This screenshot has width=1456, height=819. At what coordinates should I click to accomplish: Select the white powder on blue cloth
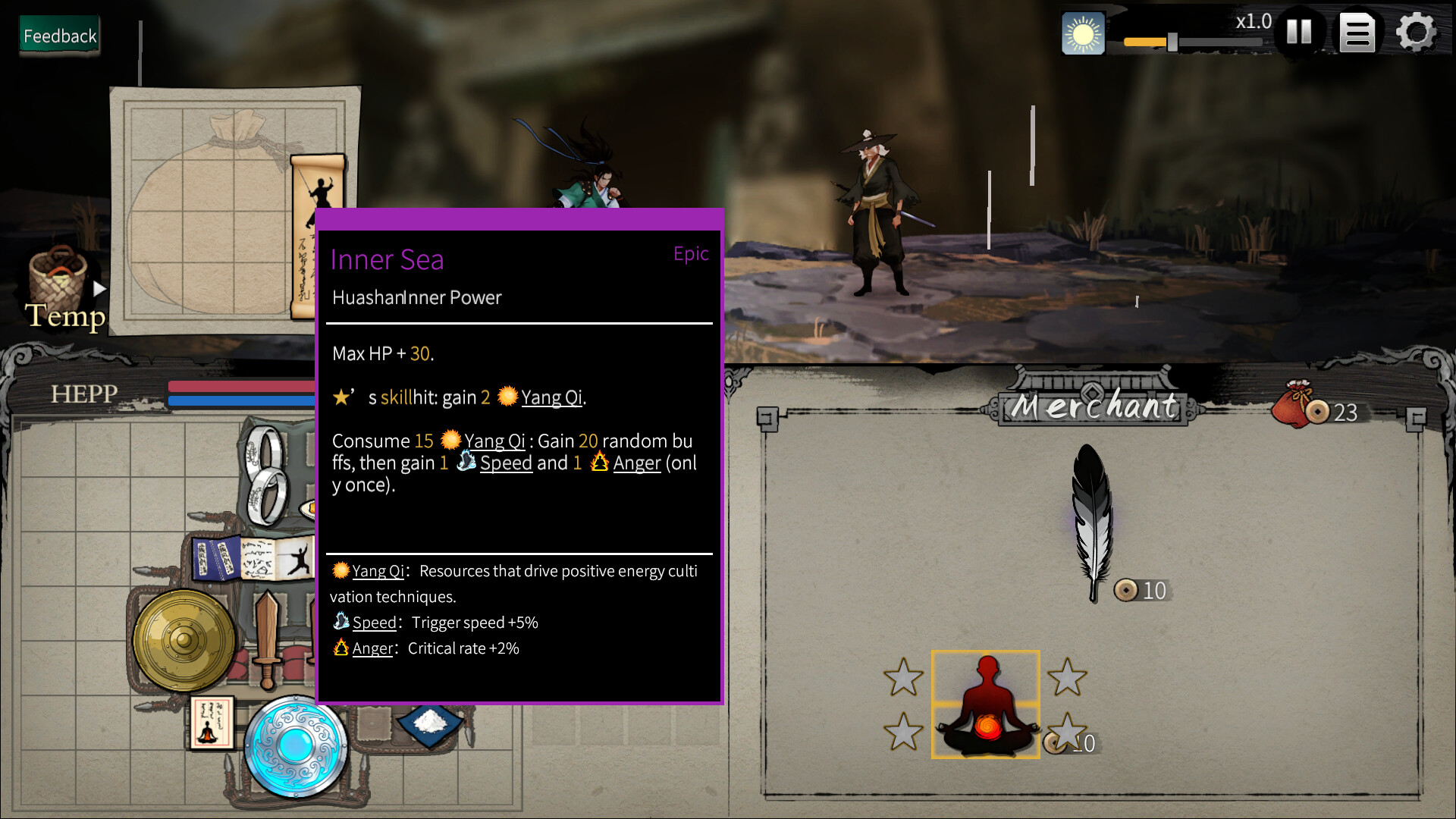[x=430, y=722]
